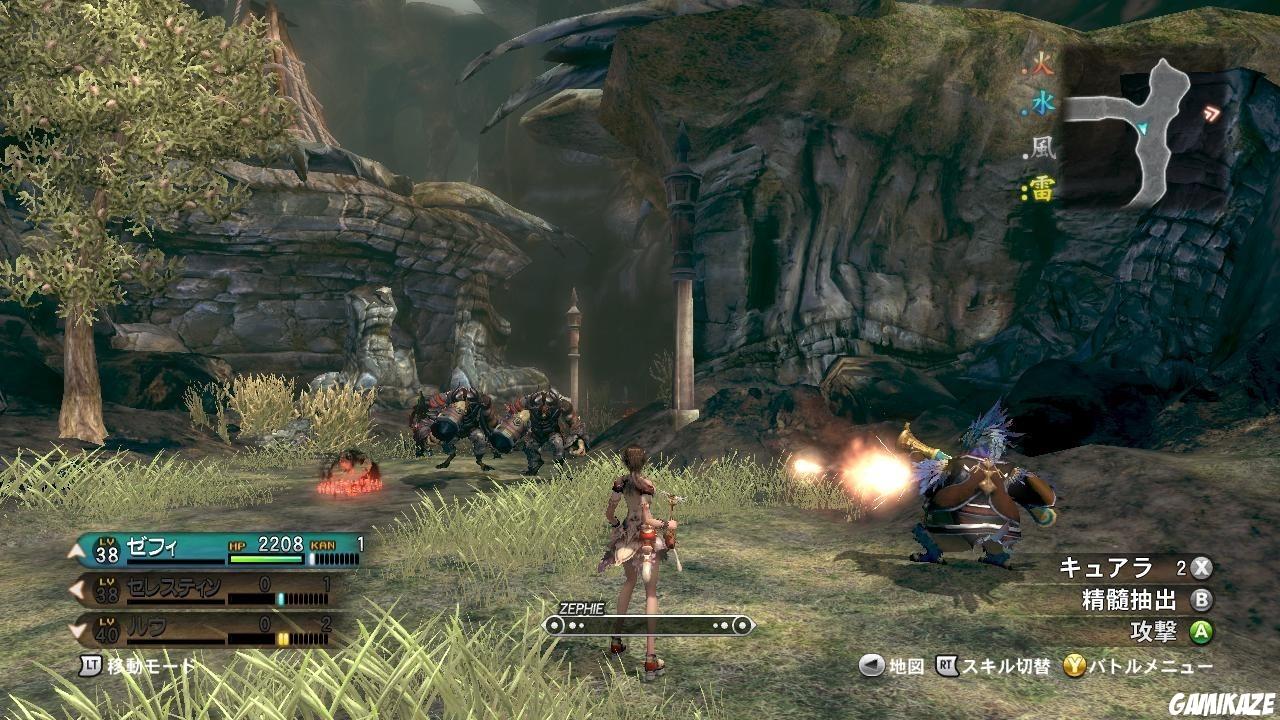The image size is (1280, 720).
Task: Activate the thunder element kanji
Action: (x=1043, y=189)
